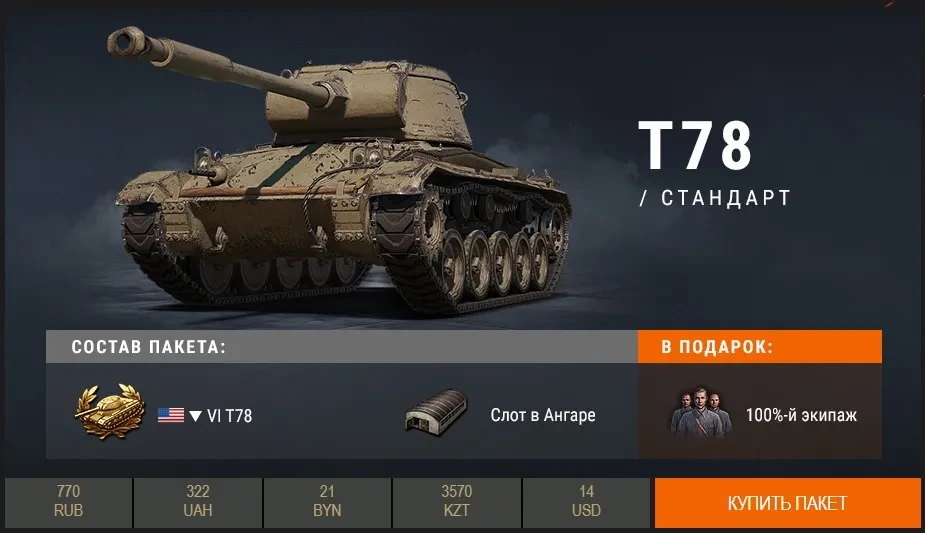Pick the 21 BYN price option
This screenshot has width=925, height=533.
point(327,502)
